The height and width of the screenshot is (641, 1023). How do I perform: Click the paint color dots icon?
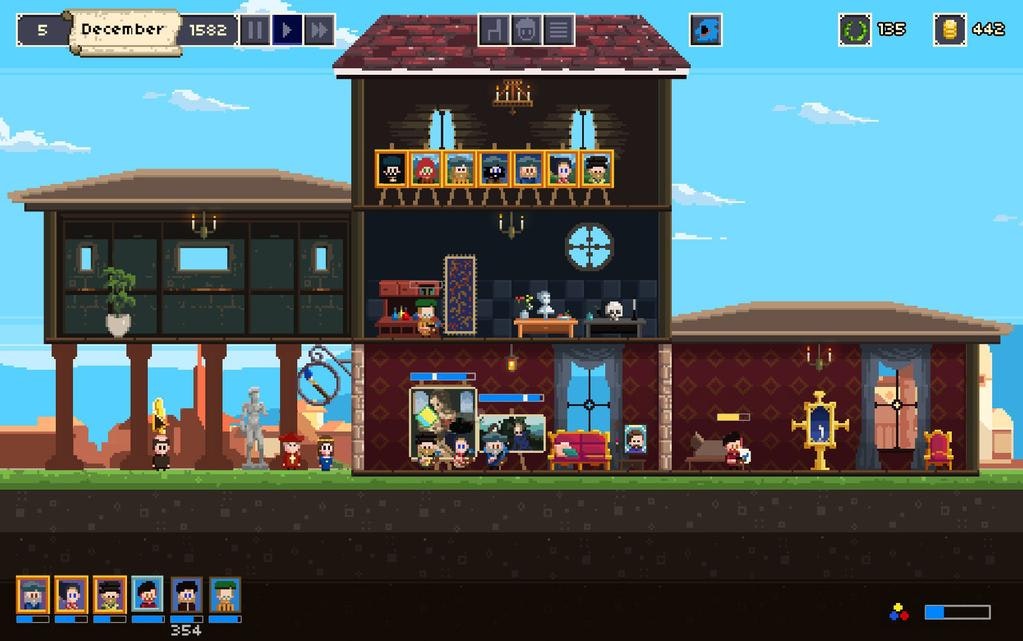[x=900, y=612]
